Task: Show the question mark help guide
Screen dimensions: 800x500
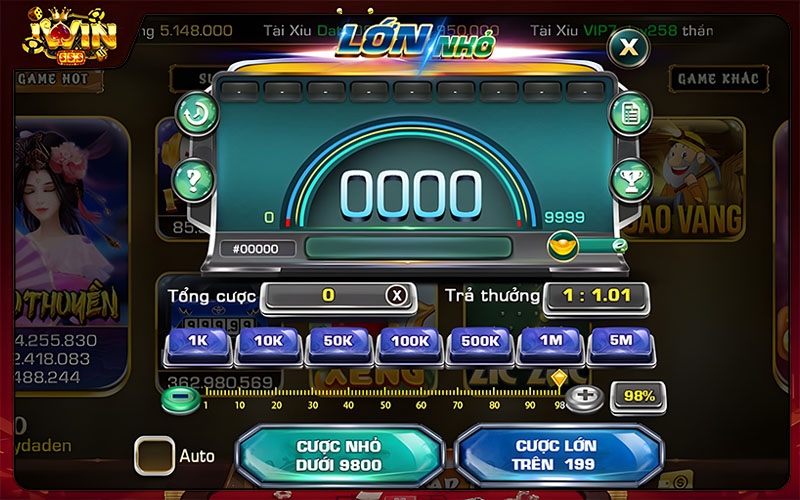Action: 195,180
